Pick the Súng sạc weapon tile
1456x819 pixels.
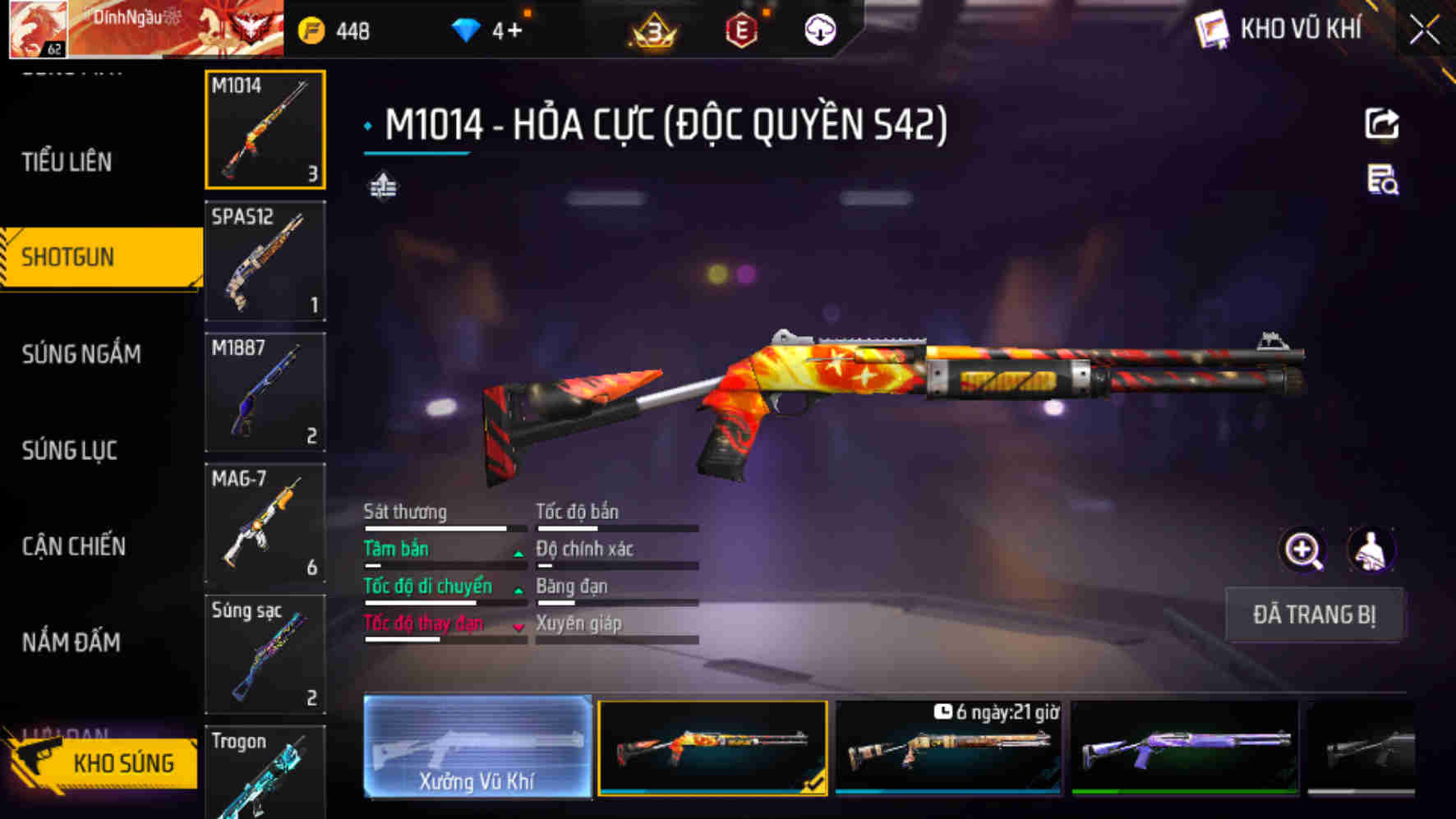[x=265, y=654]
